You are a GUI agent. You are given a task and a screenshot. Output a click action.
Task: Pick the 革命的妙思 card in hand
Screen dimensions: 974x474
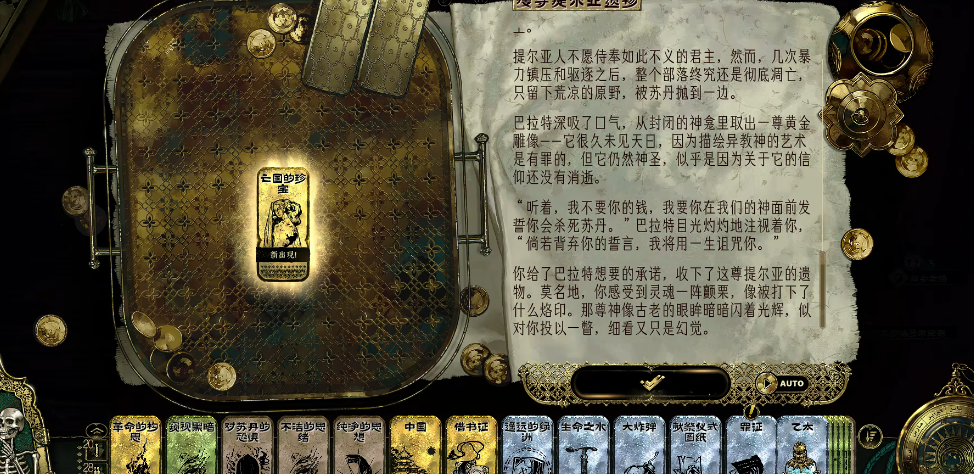click(x=135, y=446)
